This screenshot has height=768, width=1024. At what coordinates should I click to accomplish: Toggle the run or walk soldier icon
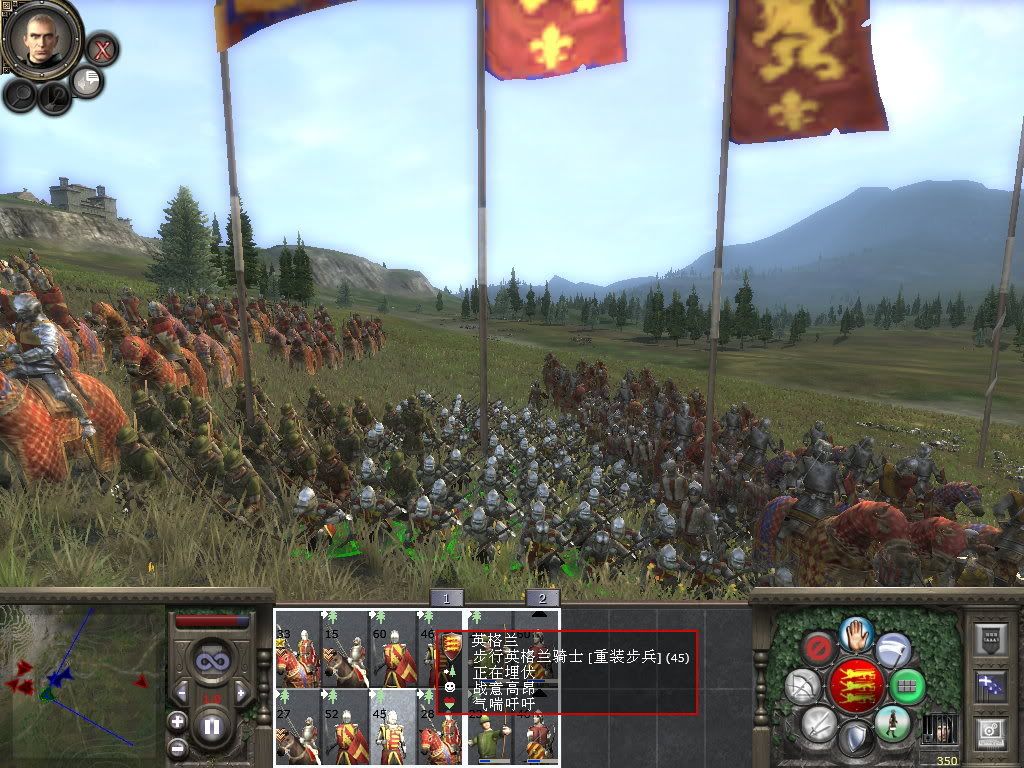point(891,723)
